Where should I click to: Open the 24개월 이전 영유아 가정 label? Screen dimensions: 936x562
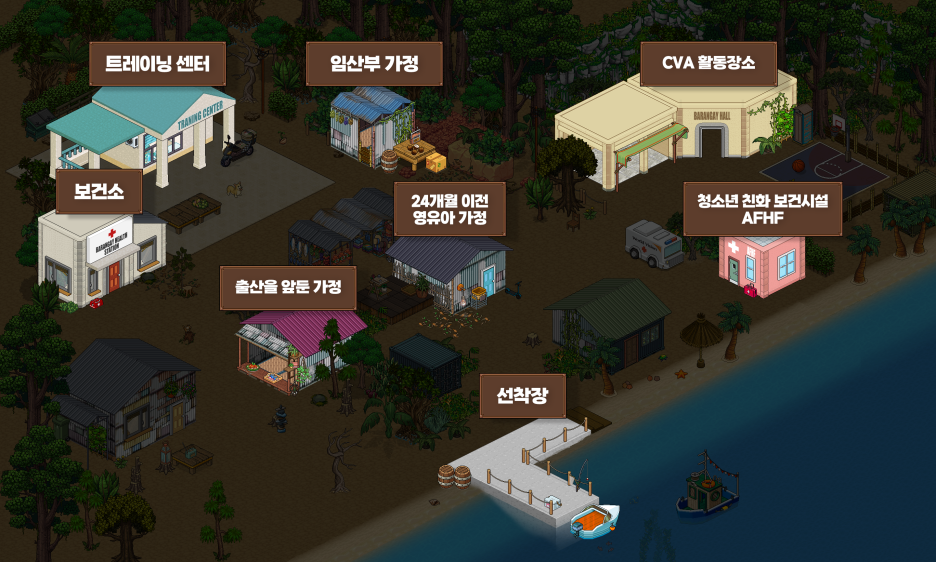[449, 208]
